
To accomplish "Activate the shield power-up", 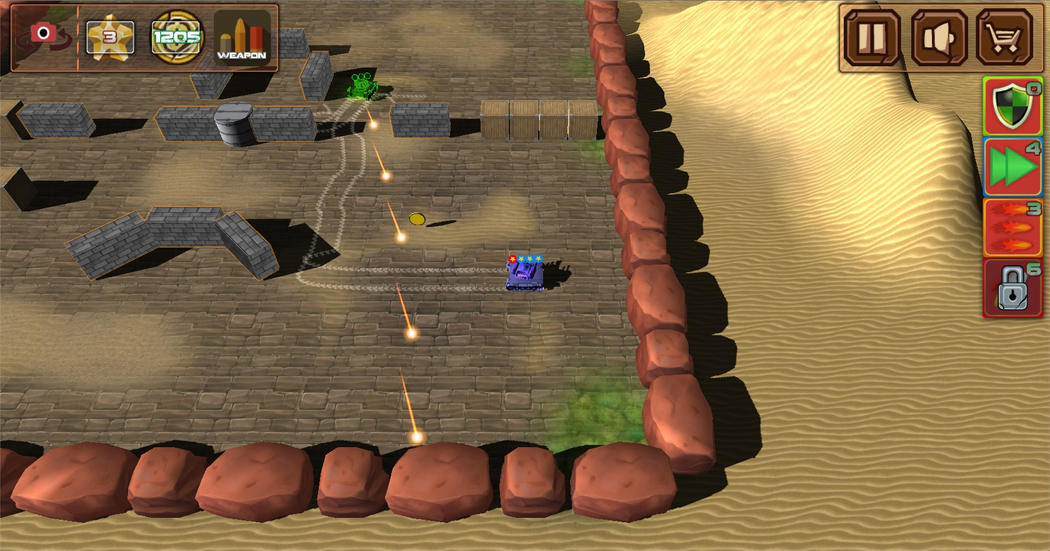I will pos(1013,106).
